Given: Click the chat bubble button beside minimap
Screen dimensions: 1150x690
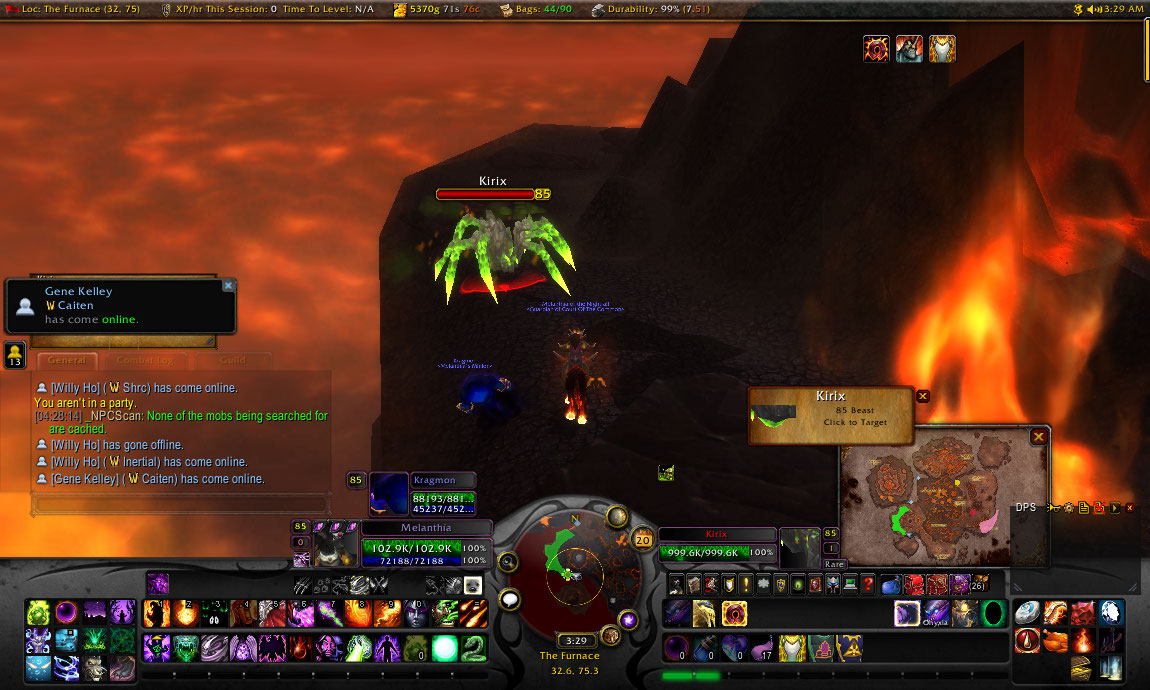Looking at the screenshot, I should (x=511, y=600).
